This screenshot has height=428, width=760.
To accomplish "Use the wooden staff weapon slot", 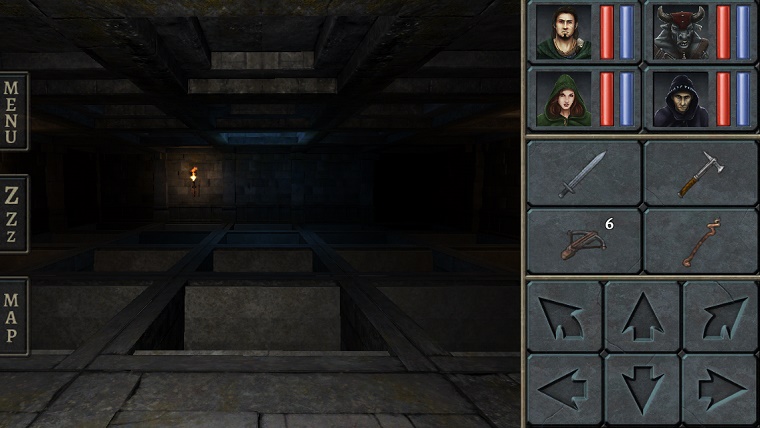I will pos(700,241).
